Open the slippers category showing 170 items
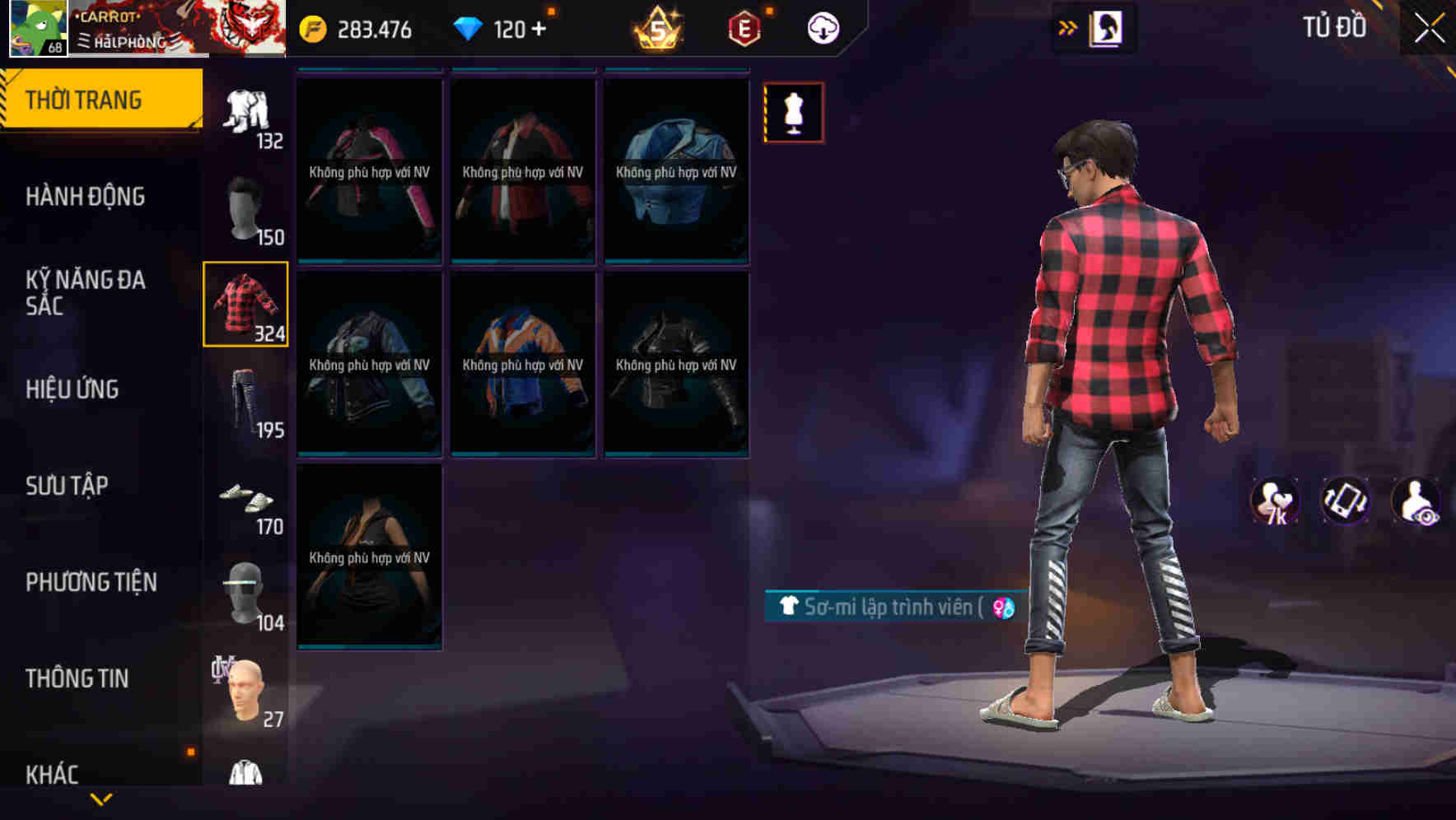 tap(245, 501)
